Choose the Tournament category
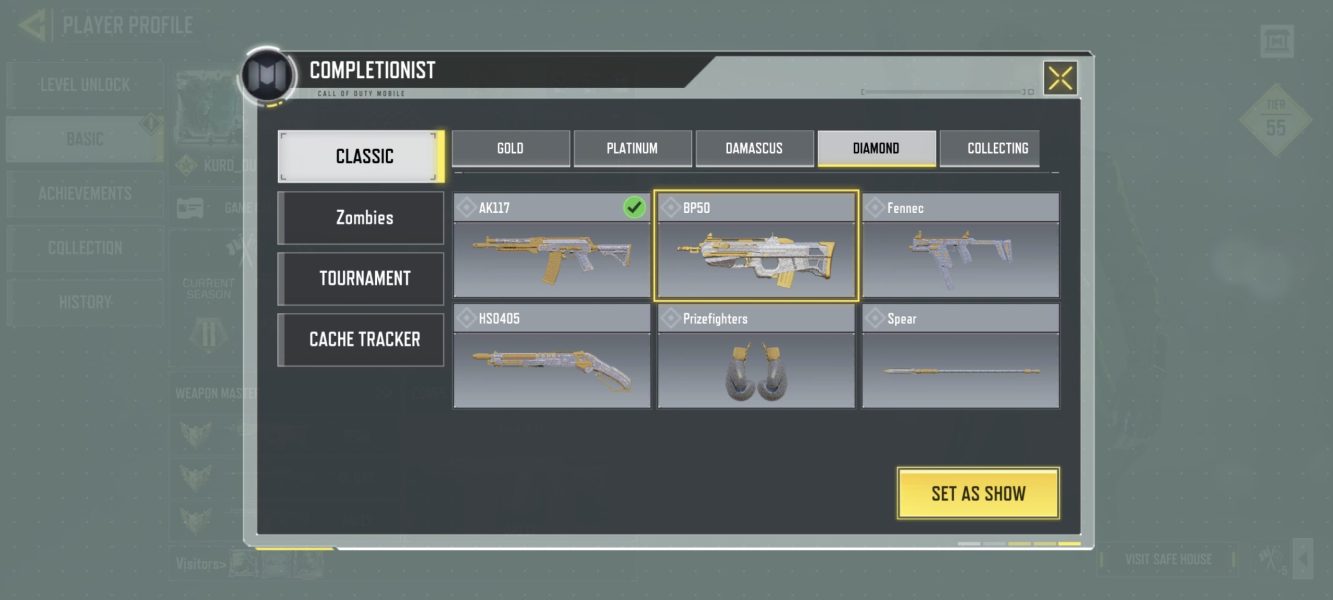The image size is (1333, 600). tap(361, 278)
